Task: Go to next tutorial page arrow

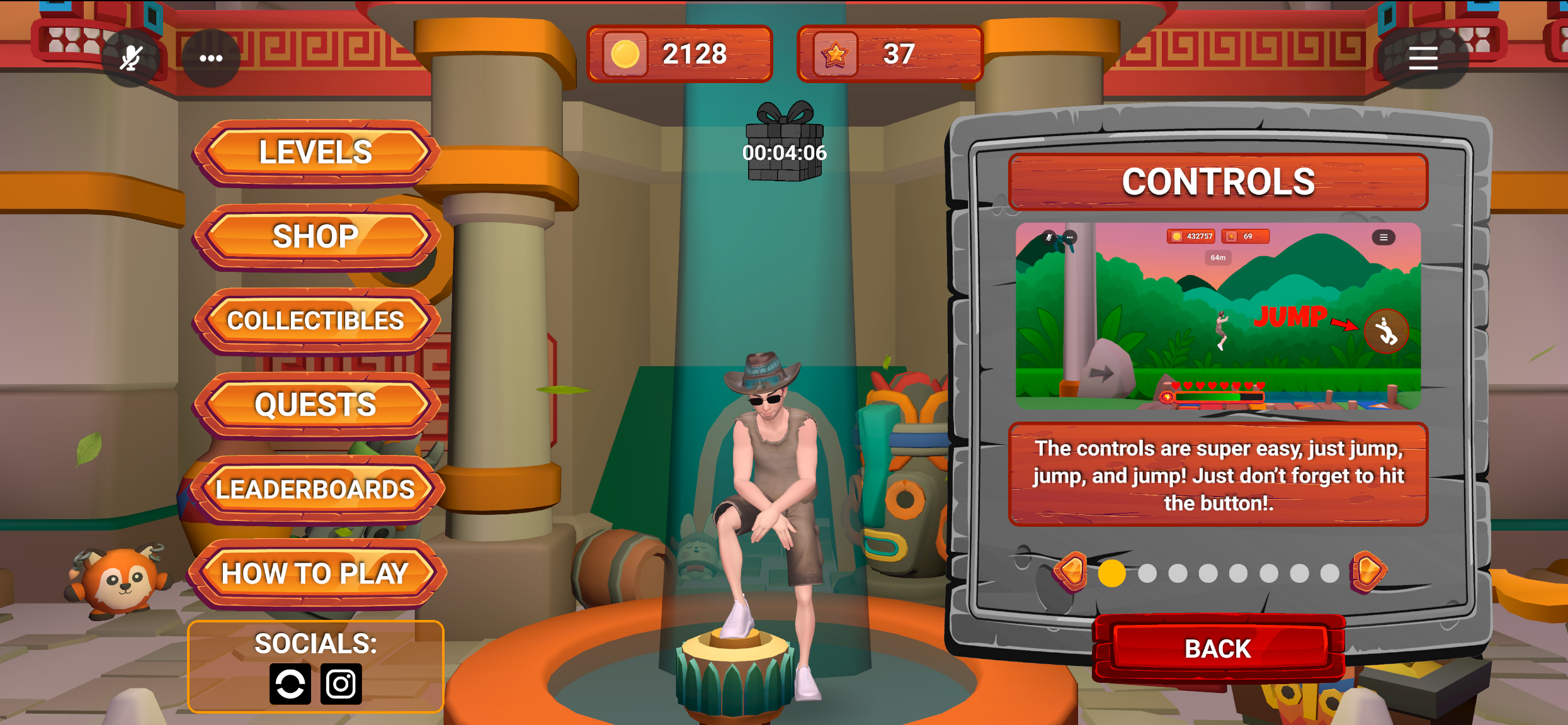Action: 1367,572
